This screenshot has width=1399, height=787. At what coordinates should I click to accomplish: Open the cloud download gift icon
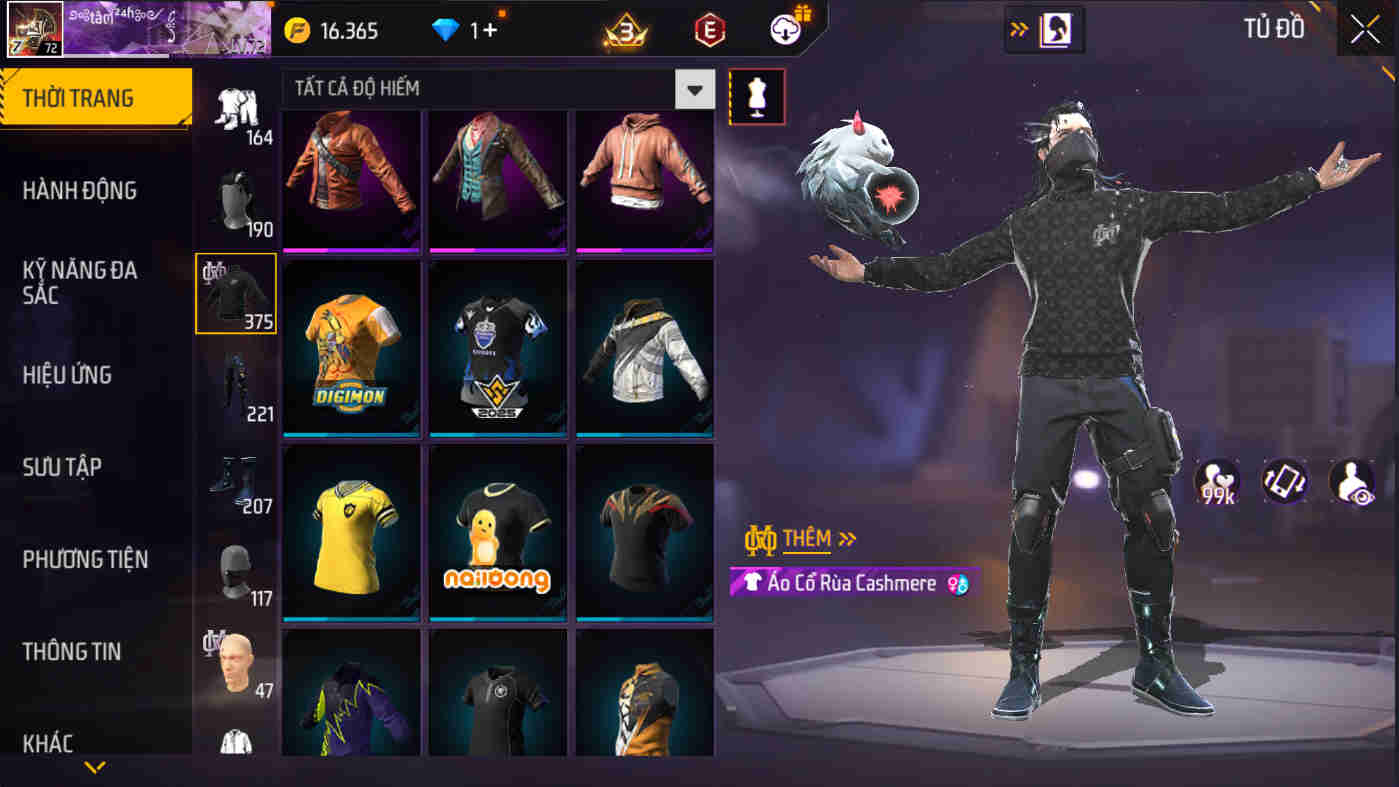pyautogui.click(x=785, y=29)
